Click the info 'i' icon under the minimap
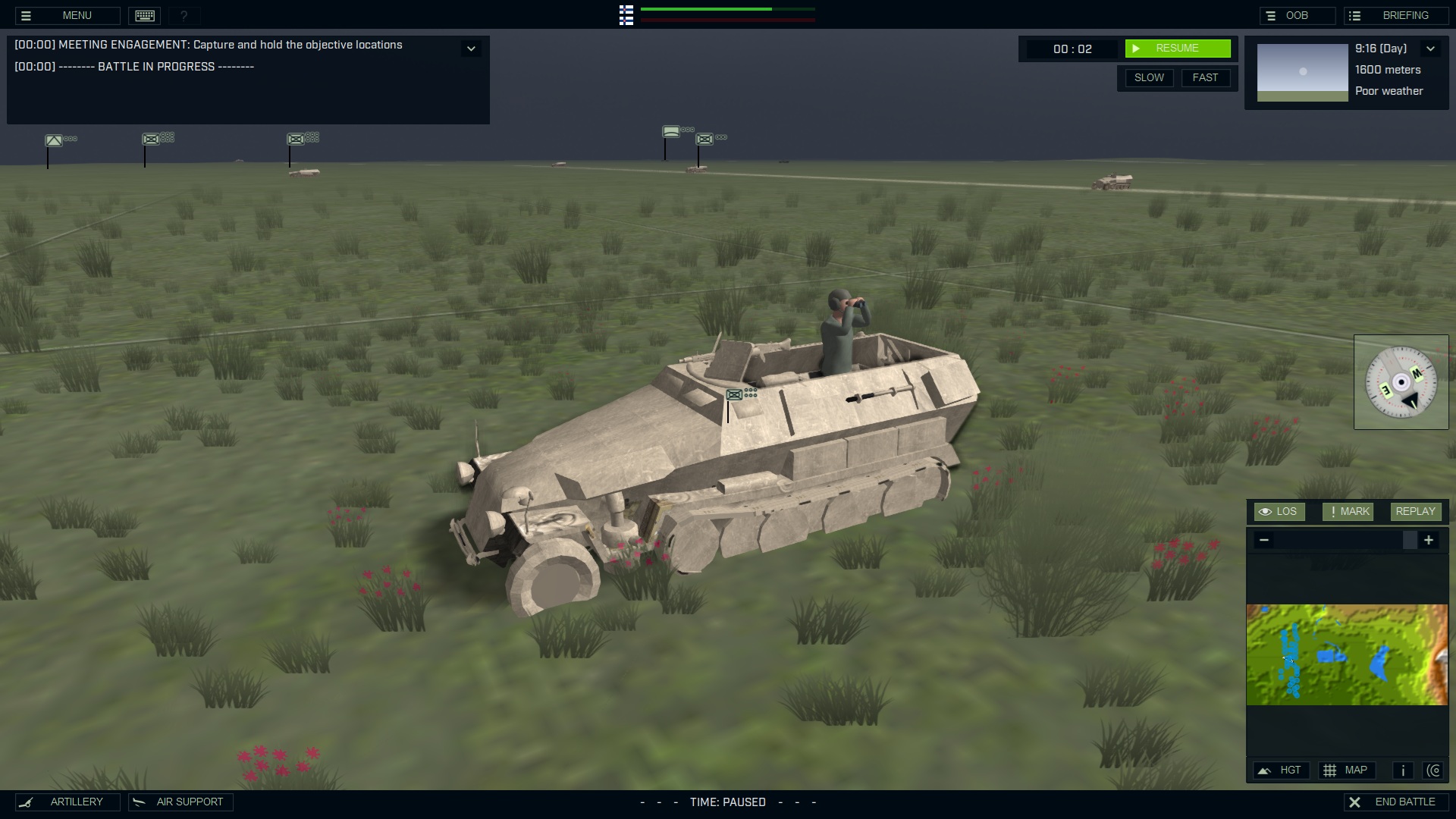 [1402, 770]
